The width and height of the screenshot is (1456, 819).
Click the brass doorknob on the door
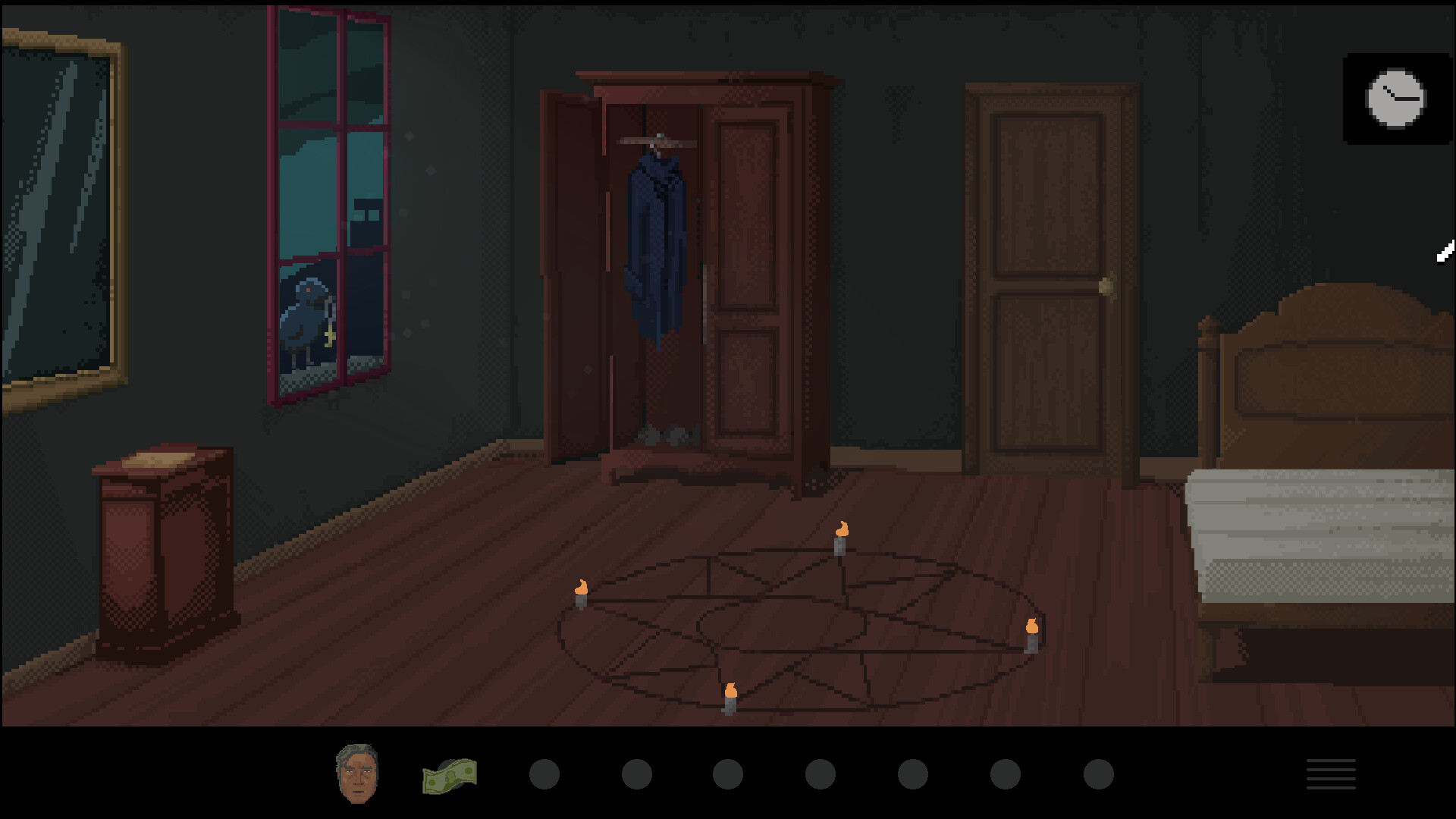coord(1107,284)
